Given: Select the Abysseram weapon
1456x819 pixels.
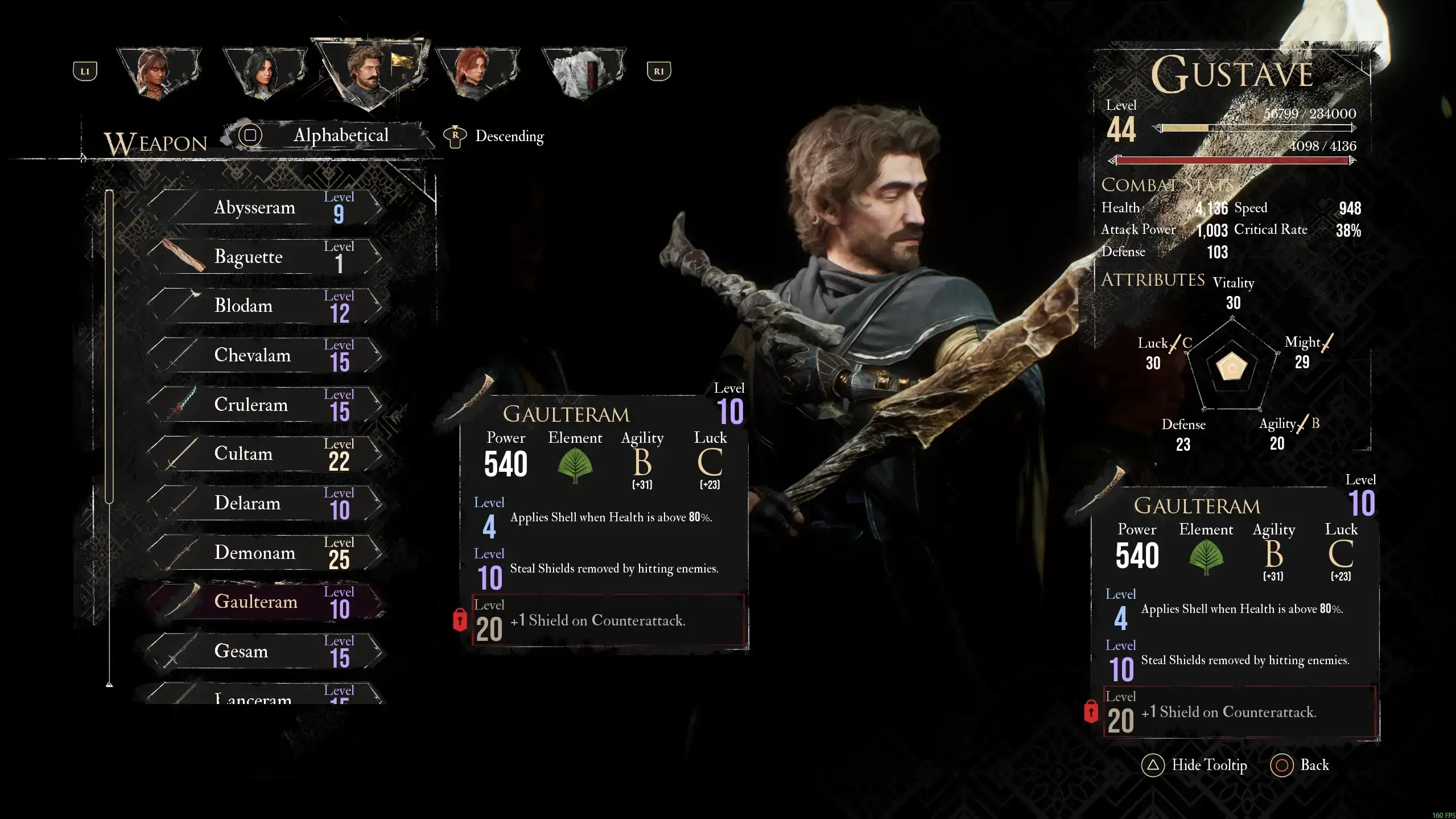Looking at the screenshot, I should (x=265, y=208).
